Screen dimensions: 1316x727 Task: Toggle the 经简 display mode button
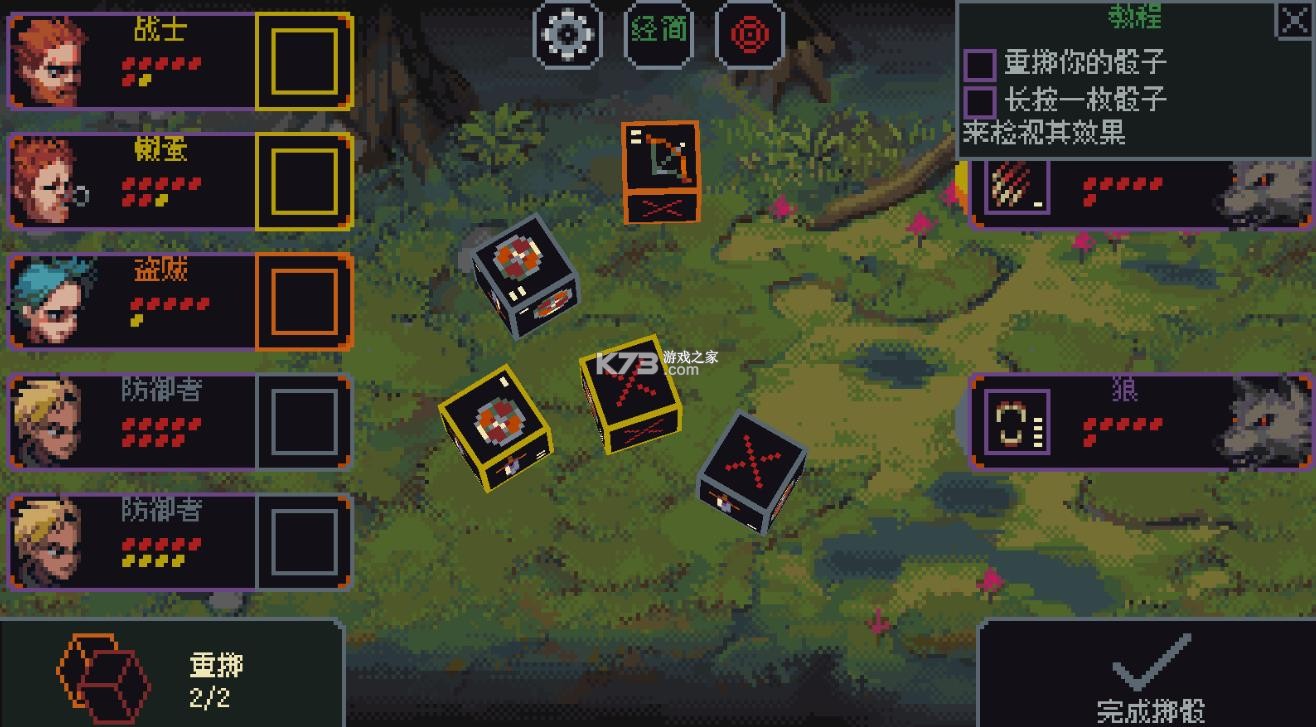tap(660, 33)
